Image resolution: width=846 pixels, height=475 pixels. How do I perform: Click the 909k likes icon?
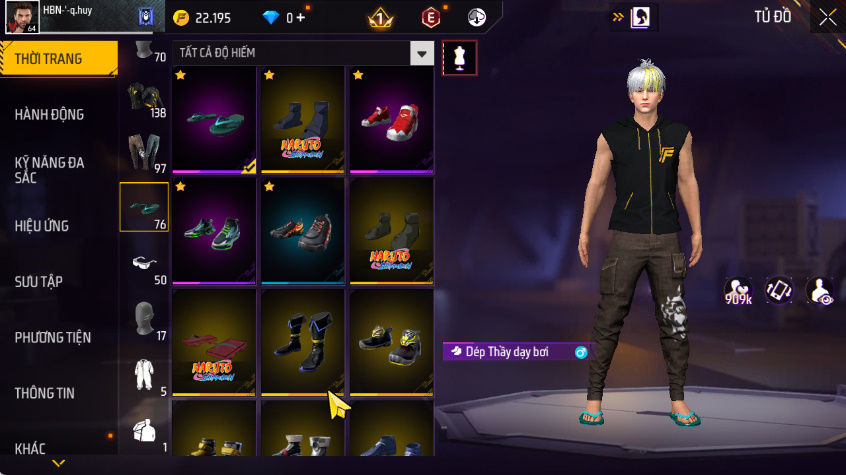point(739,291)
